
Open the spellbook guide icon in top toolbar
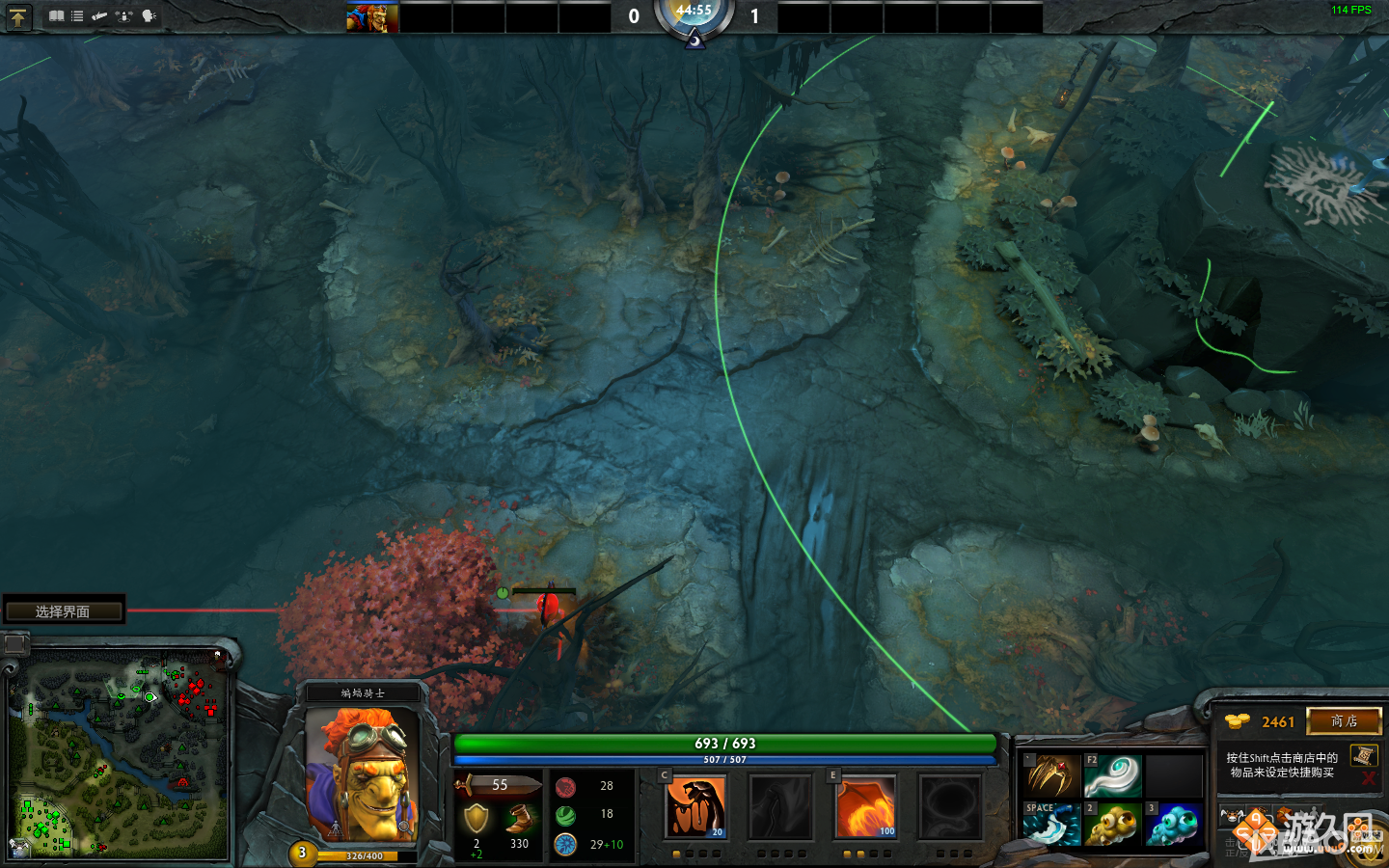click(x=57, y=16)
